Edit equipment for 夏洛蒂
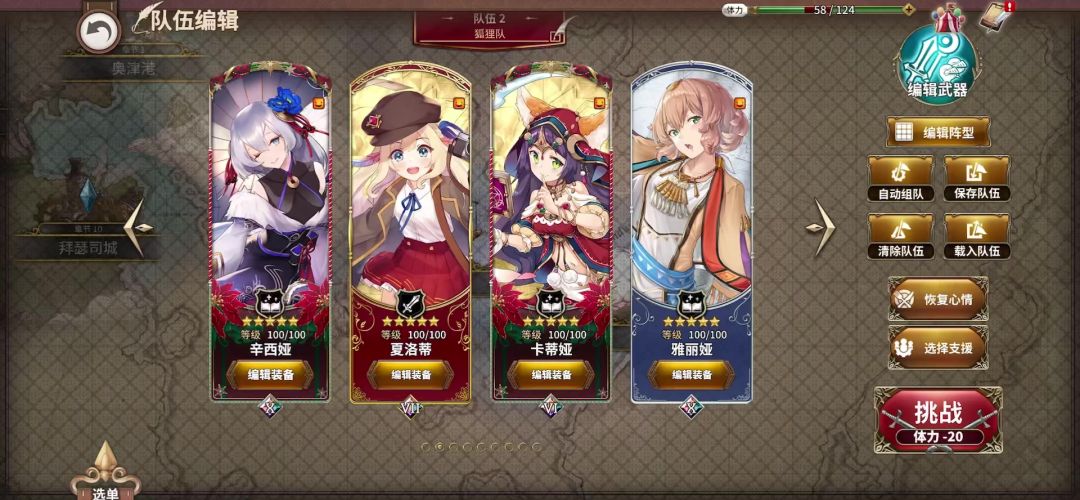This screenshot has width=1080, height=500. 411,375
